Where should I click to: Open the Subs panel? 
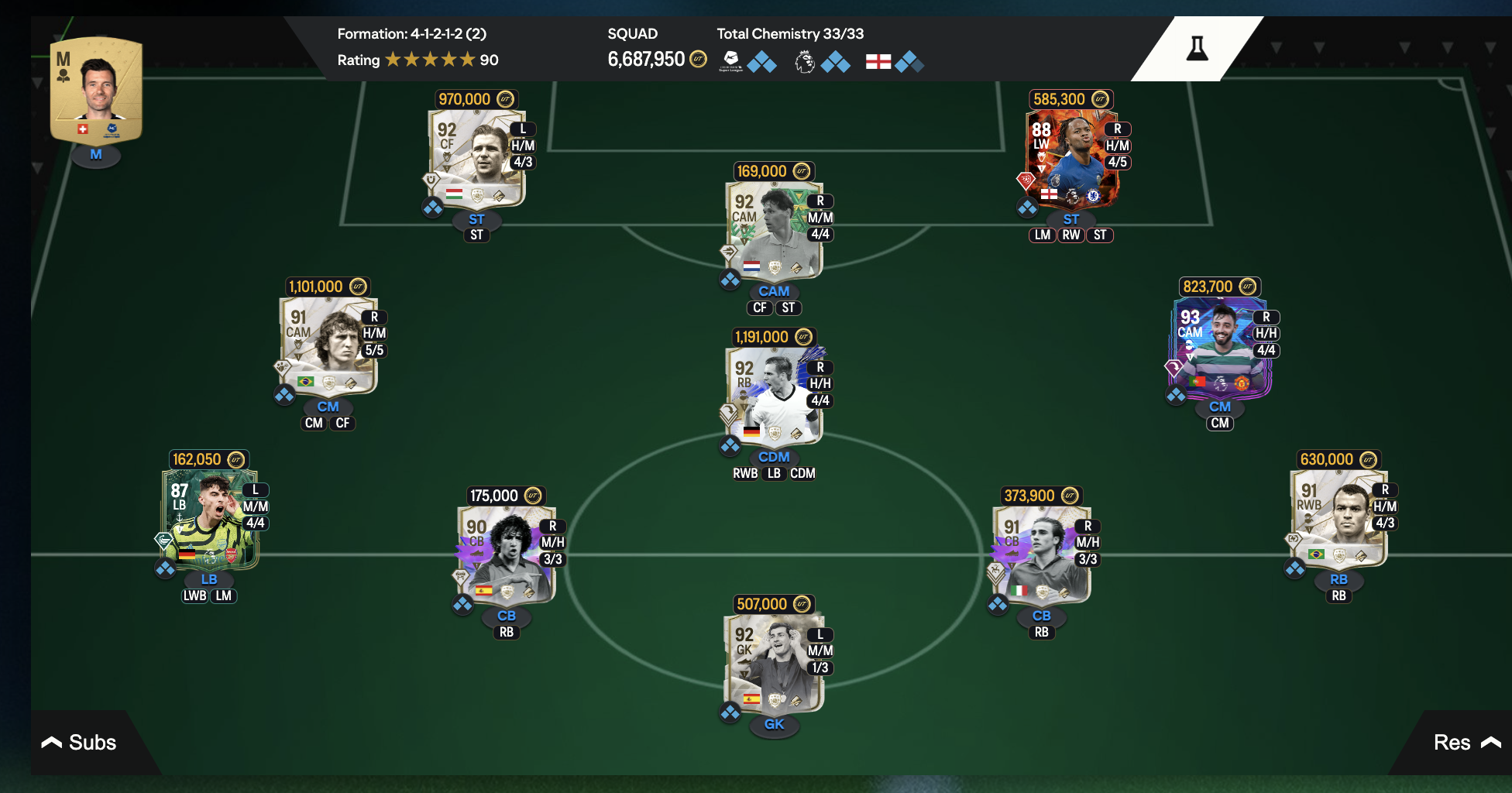tap(79, 743)
